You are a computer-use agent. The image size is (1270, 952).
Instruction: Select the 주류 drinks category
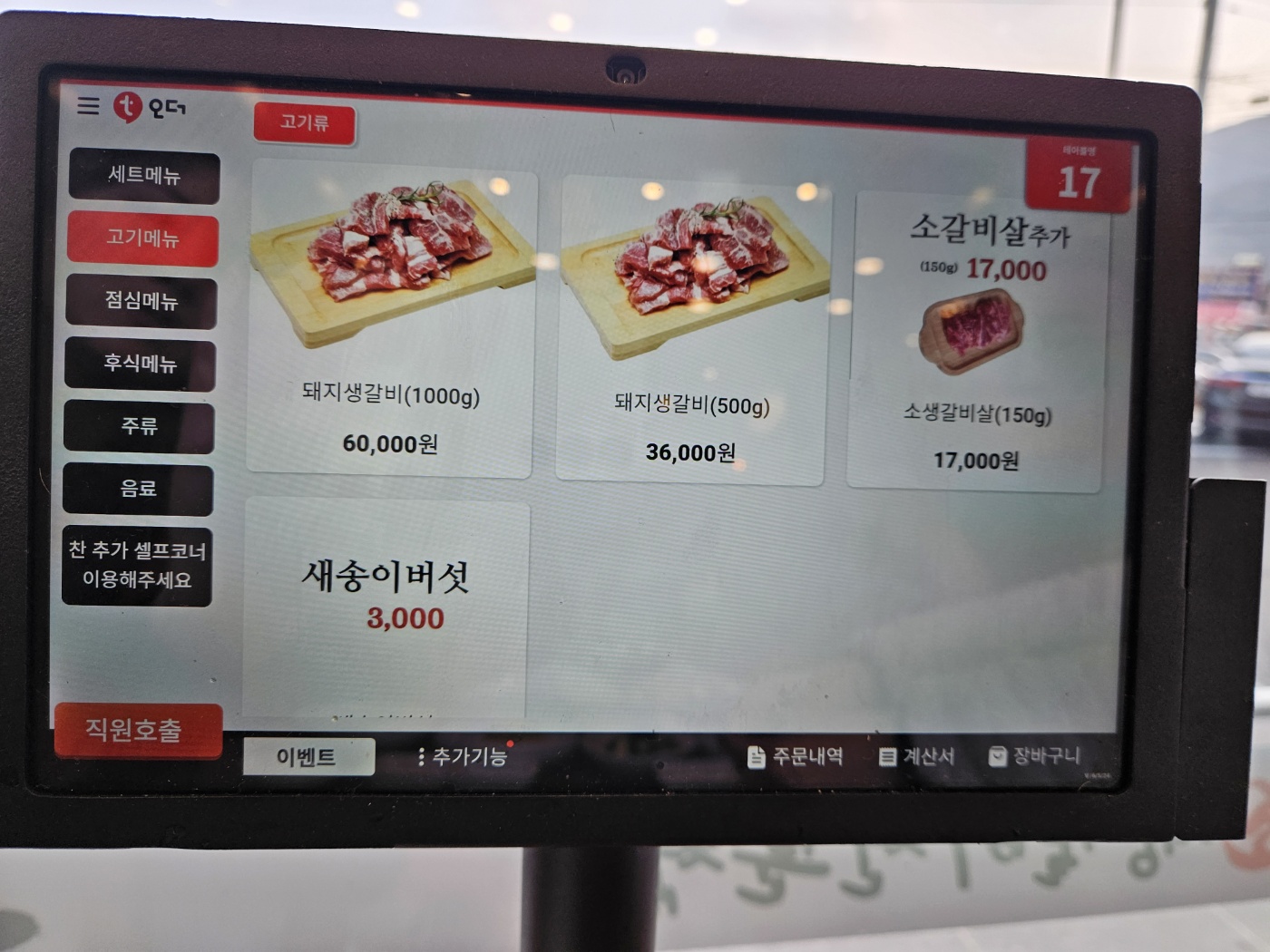tap(138, 427)
